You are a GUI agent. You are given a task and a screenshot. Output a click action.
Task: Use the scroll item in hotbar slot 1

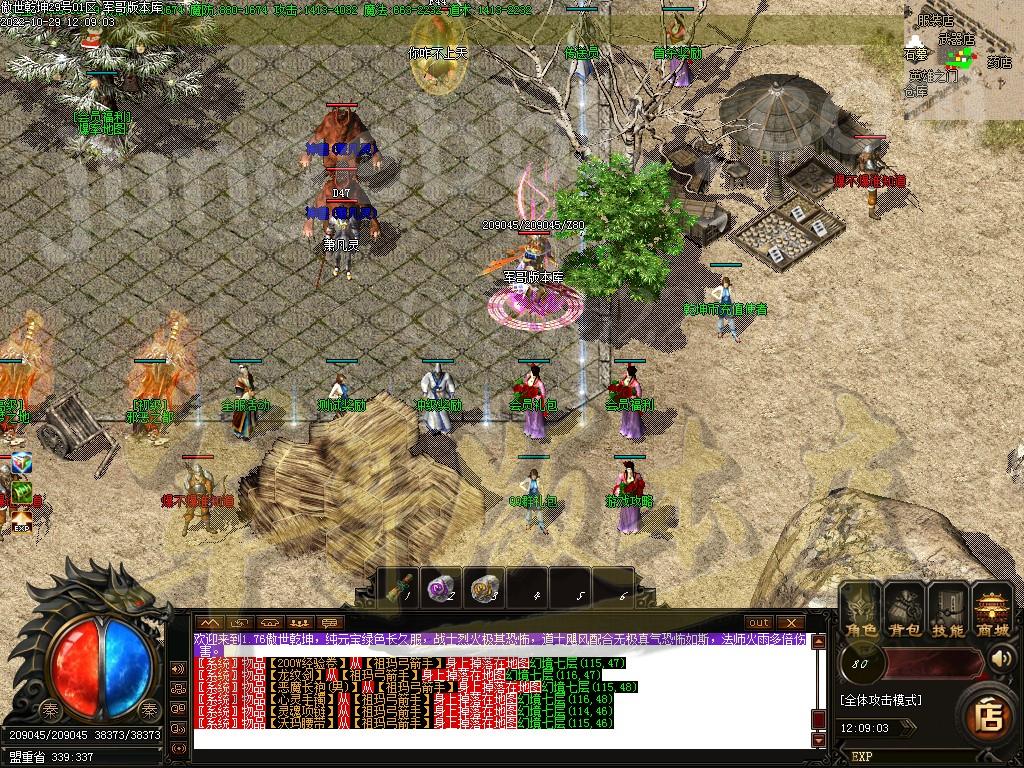click(x=404, y=588)
